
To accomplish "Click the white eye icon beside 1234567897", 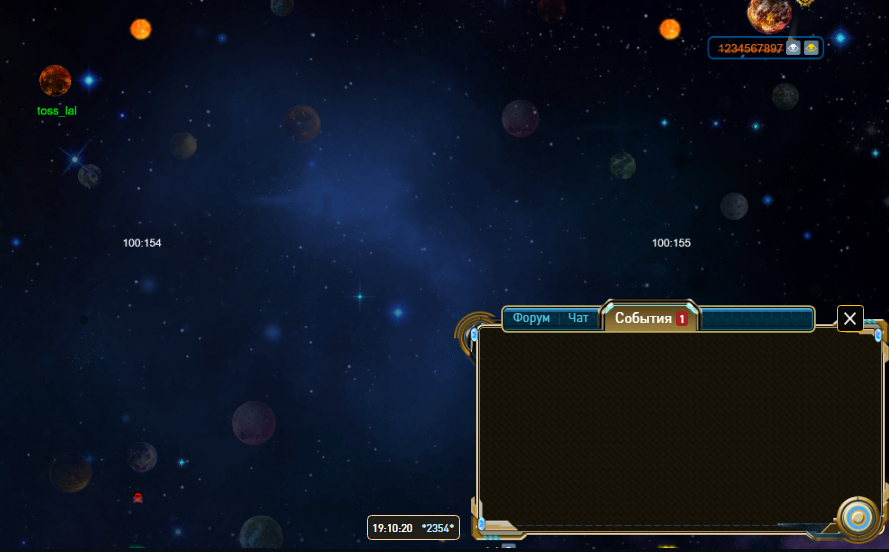I will tap(793, 48).
